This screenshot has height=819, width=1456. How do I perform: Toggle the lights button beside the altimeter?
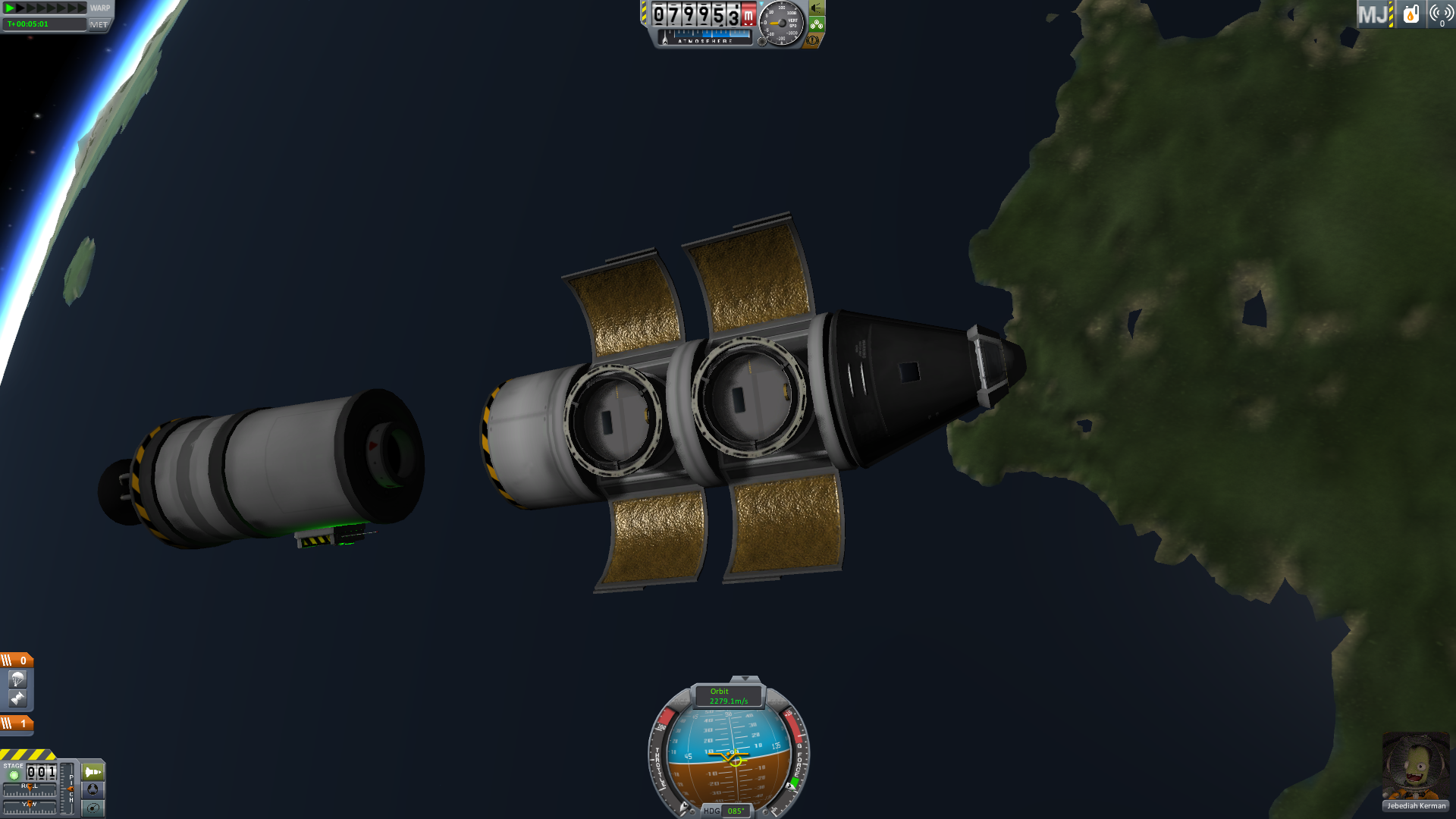(x=817, y=8)
